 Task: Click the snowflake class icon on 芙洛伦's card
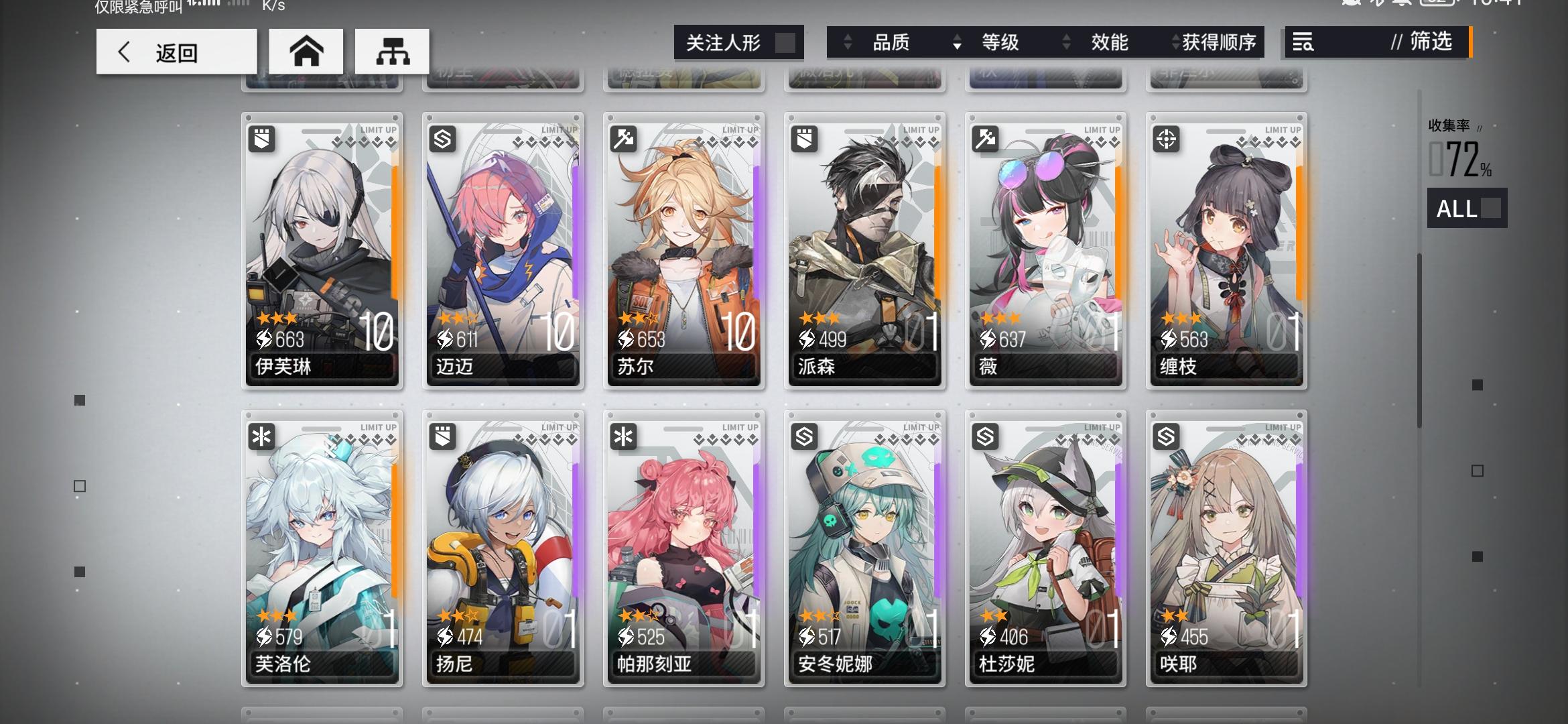(x=263, y=436)
